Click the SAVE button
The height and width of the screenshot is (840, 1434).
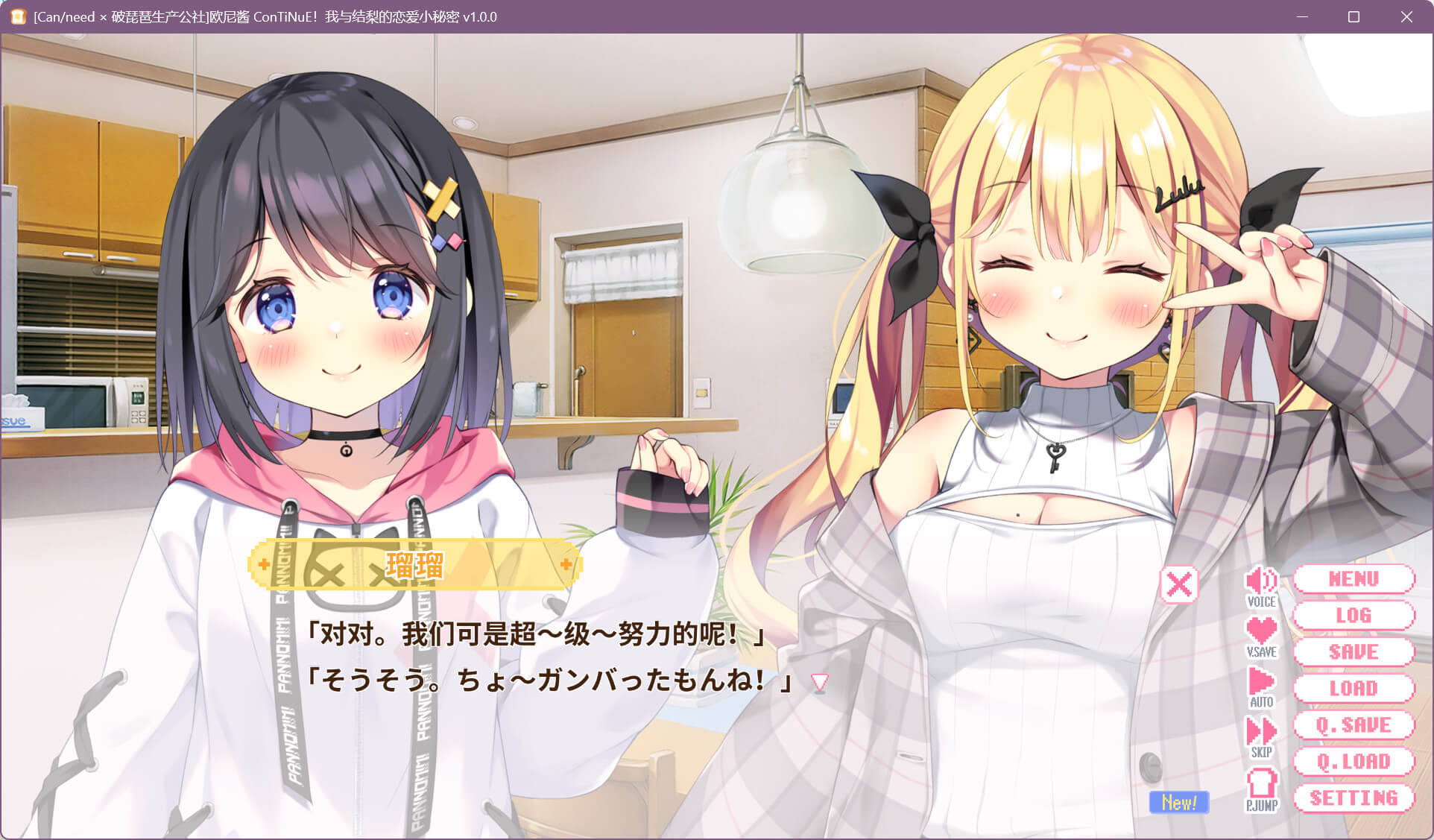point(1354,652)
